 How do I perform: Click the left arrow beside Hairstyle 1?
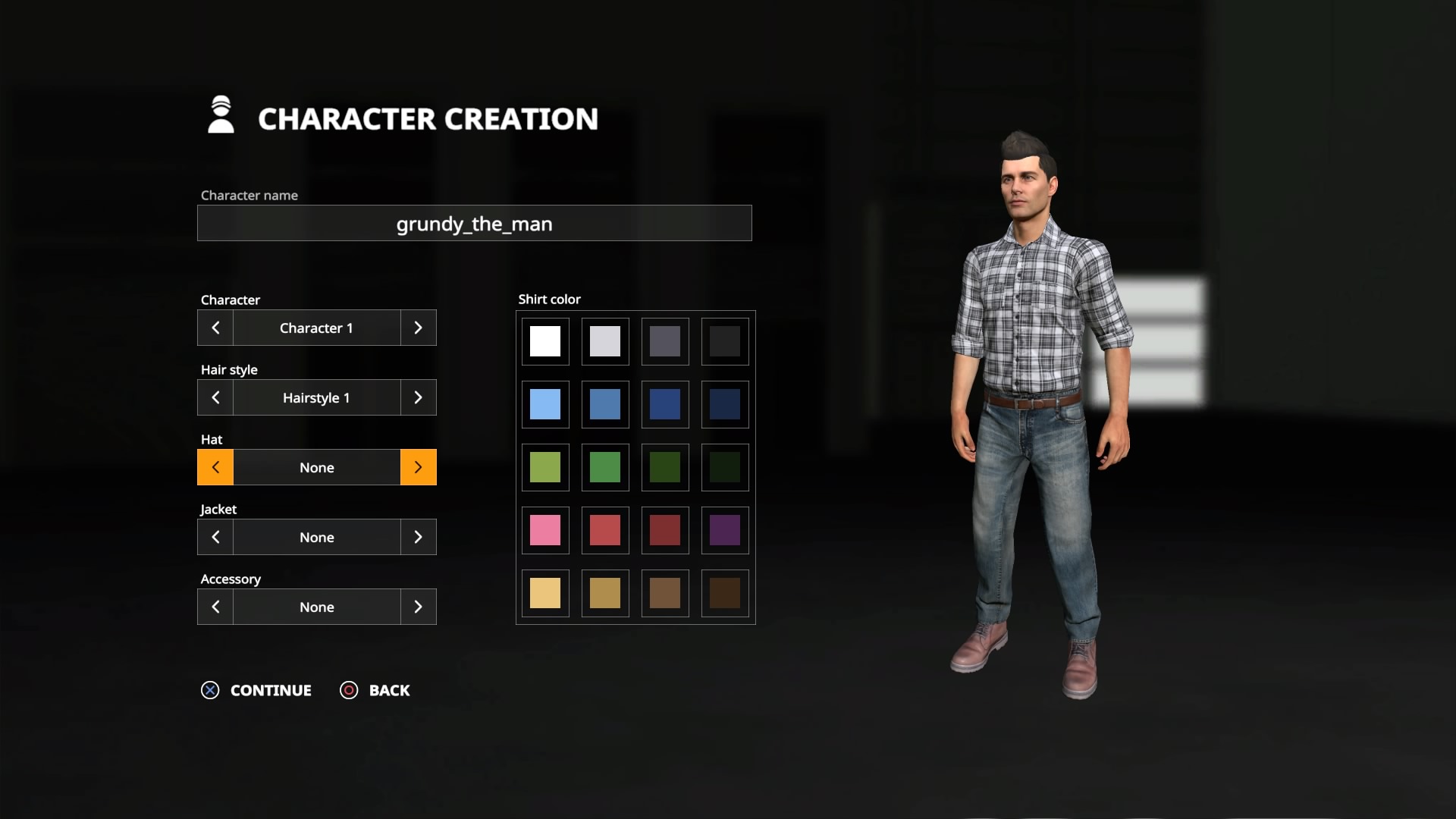215,397
